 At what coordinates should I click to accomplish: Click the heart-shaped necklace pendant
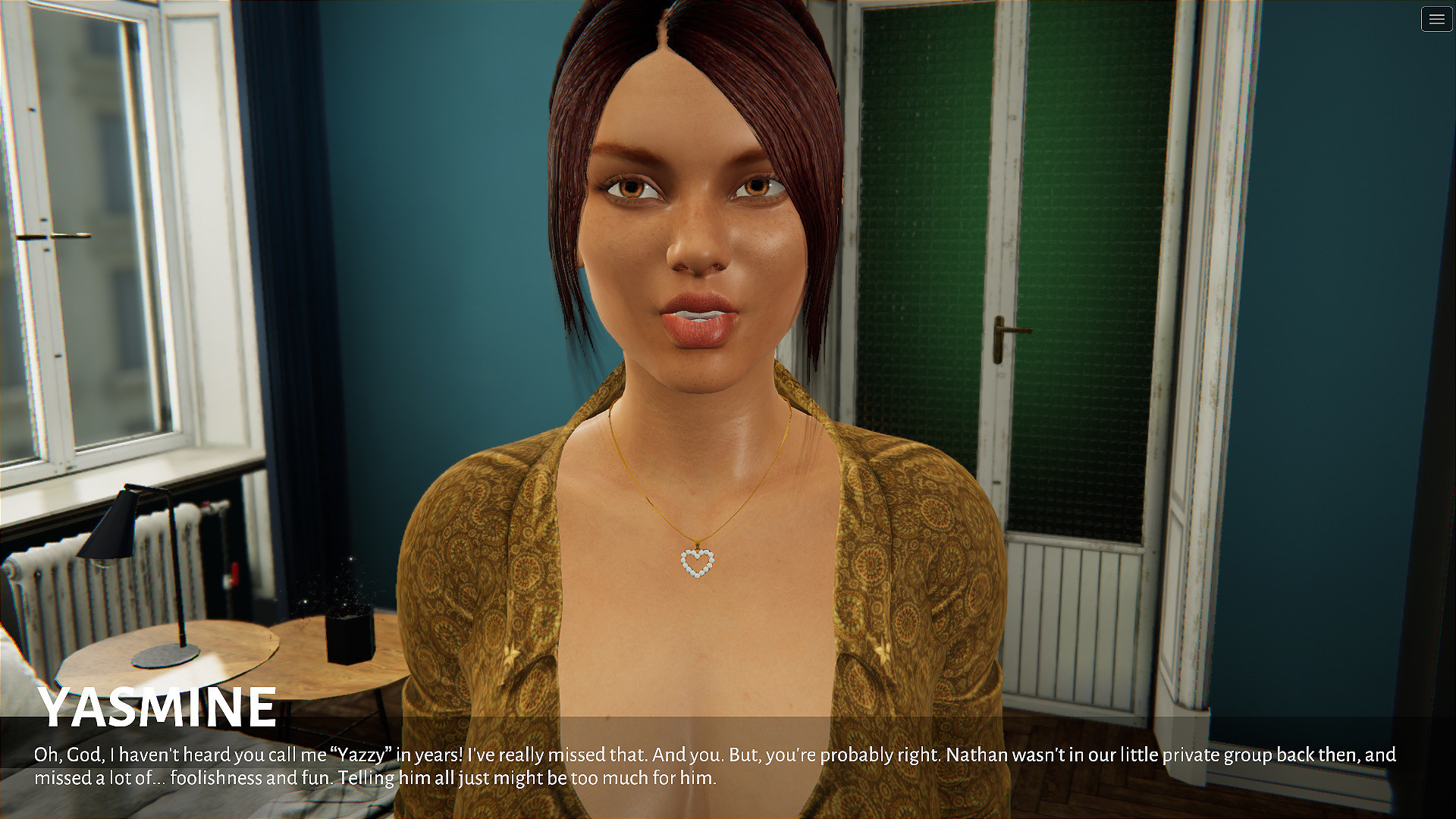click(698, 565)
